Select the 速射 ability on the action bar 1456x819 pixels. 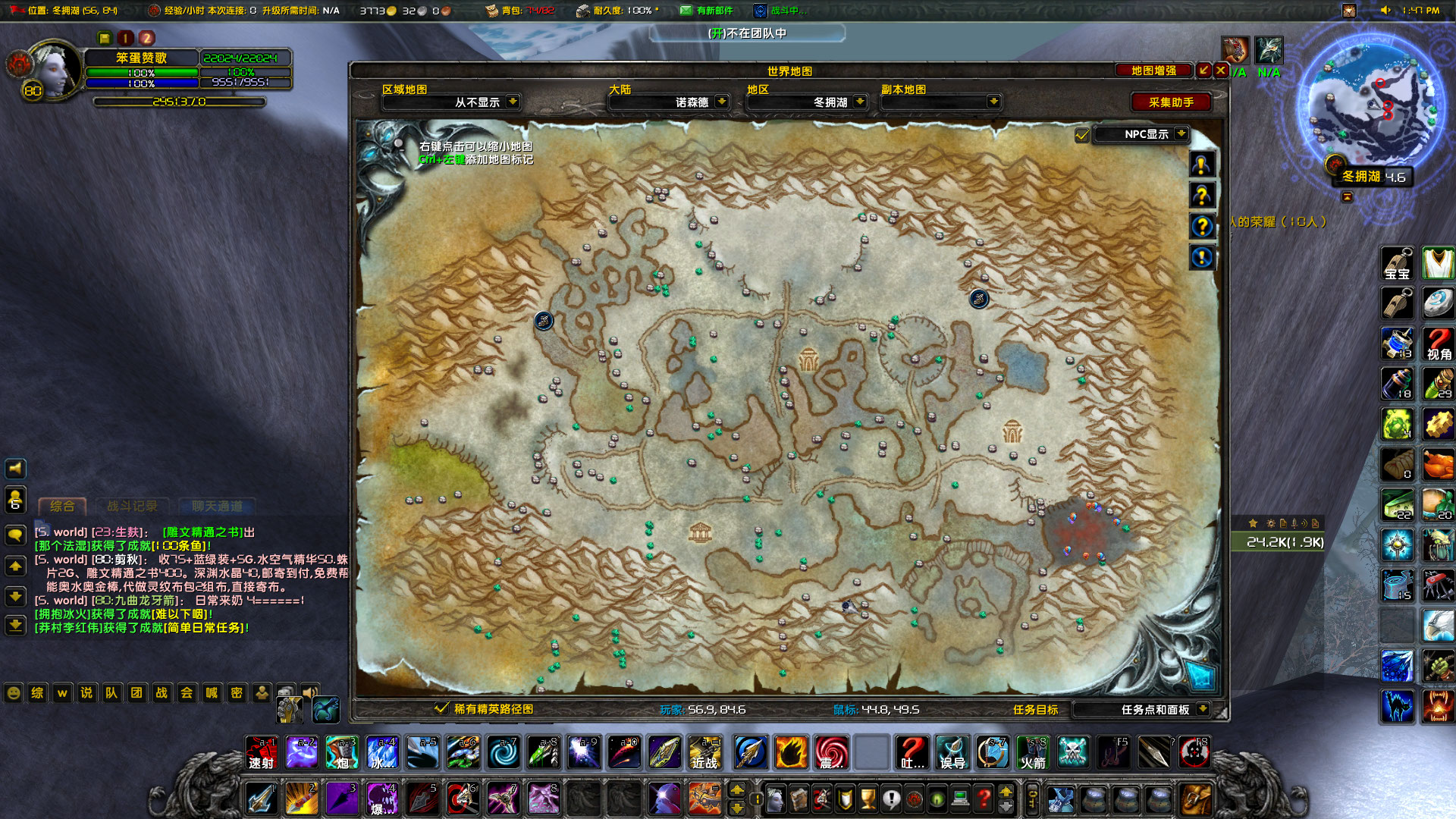click(261, 752)
